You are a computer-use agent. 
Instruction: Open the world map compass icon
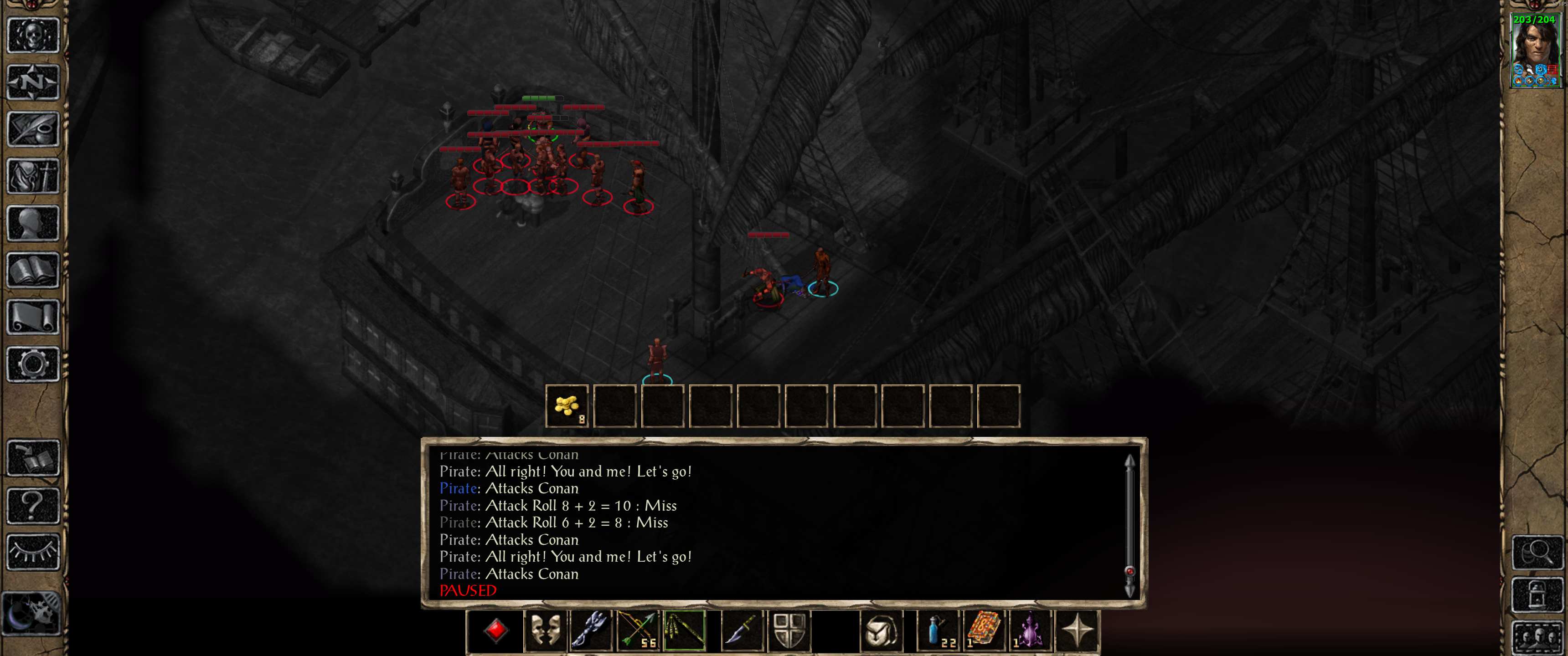[33, 82]
